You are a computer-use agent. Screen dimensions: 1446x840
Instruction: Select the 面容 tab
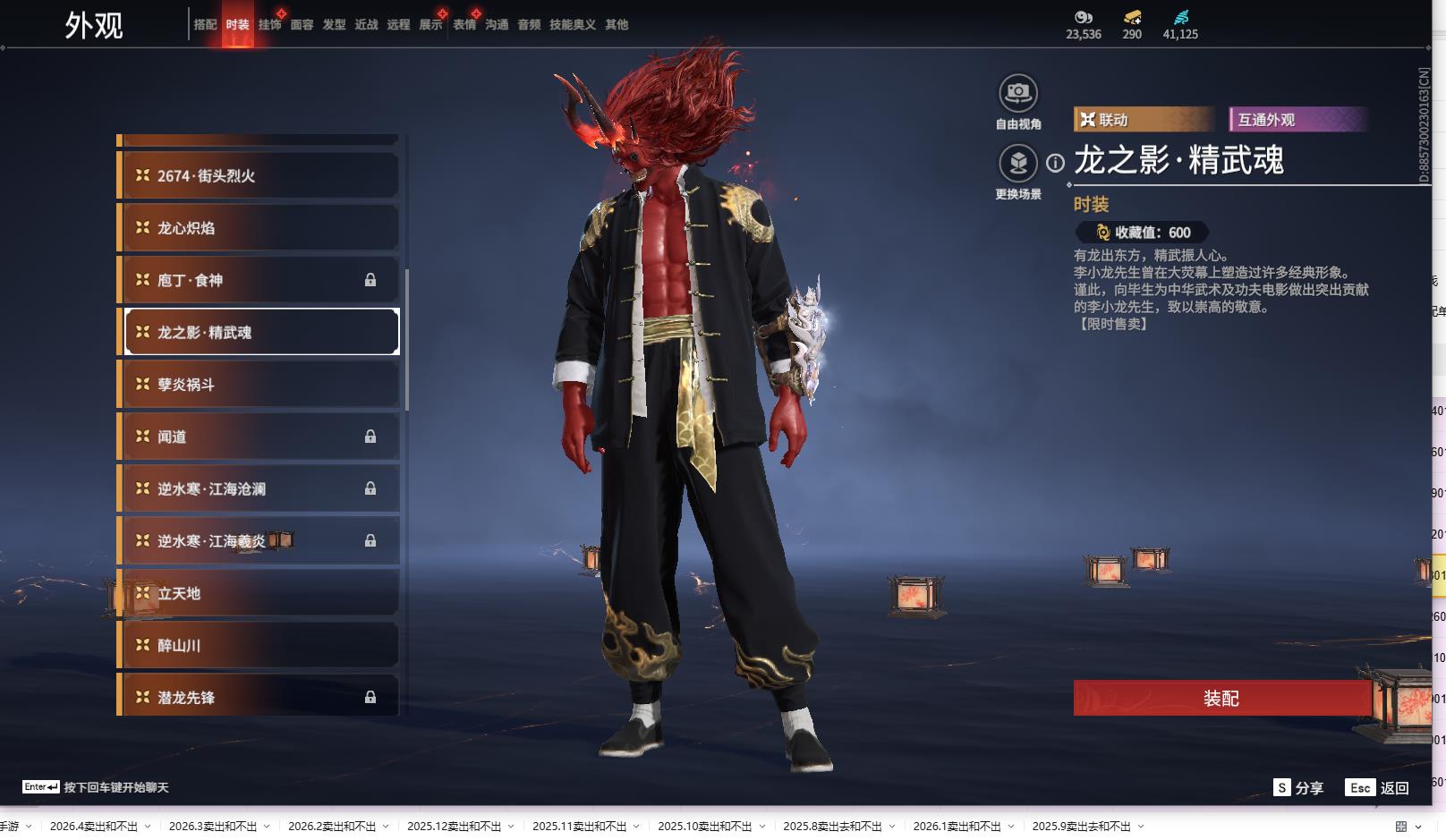point(302,24)
